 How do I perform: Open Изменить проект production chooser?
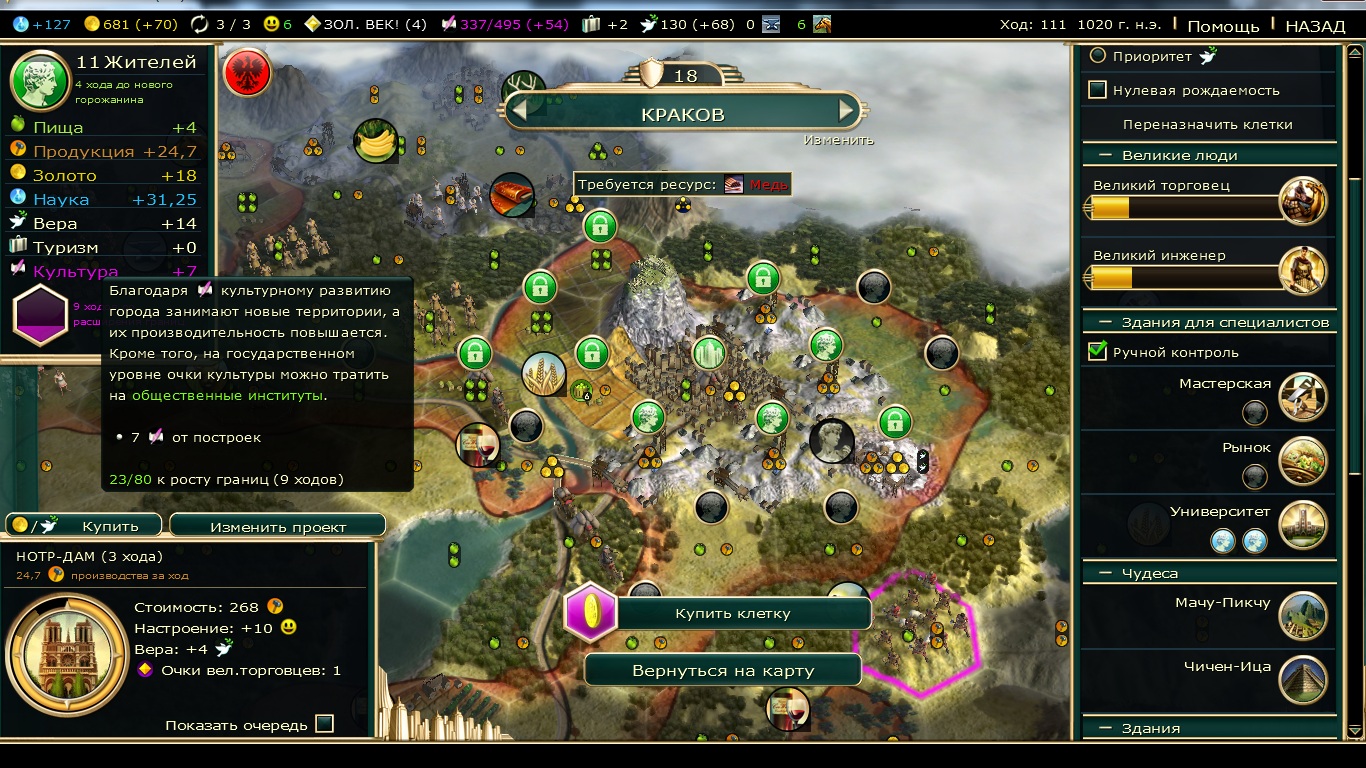coord(277,526)
